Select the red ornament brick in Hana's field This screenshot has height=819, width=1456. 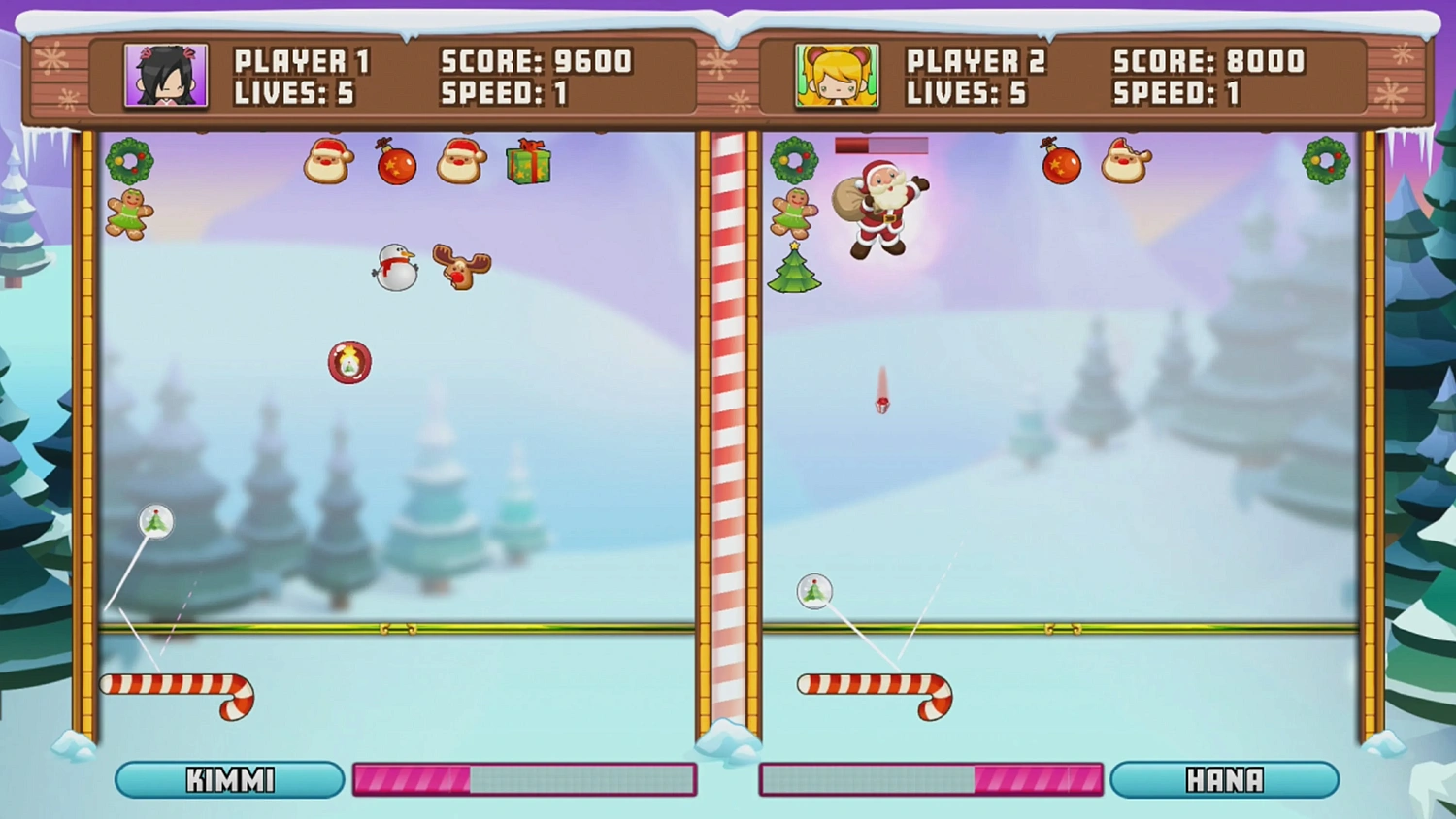coord(1060,165)
